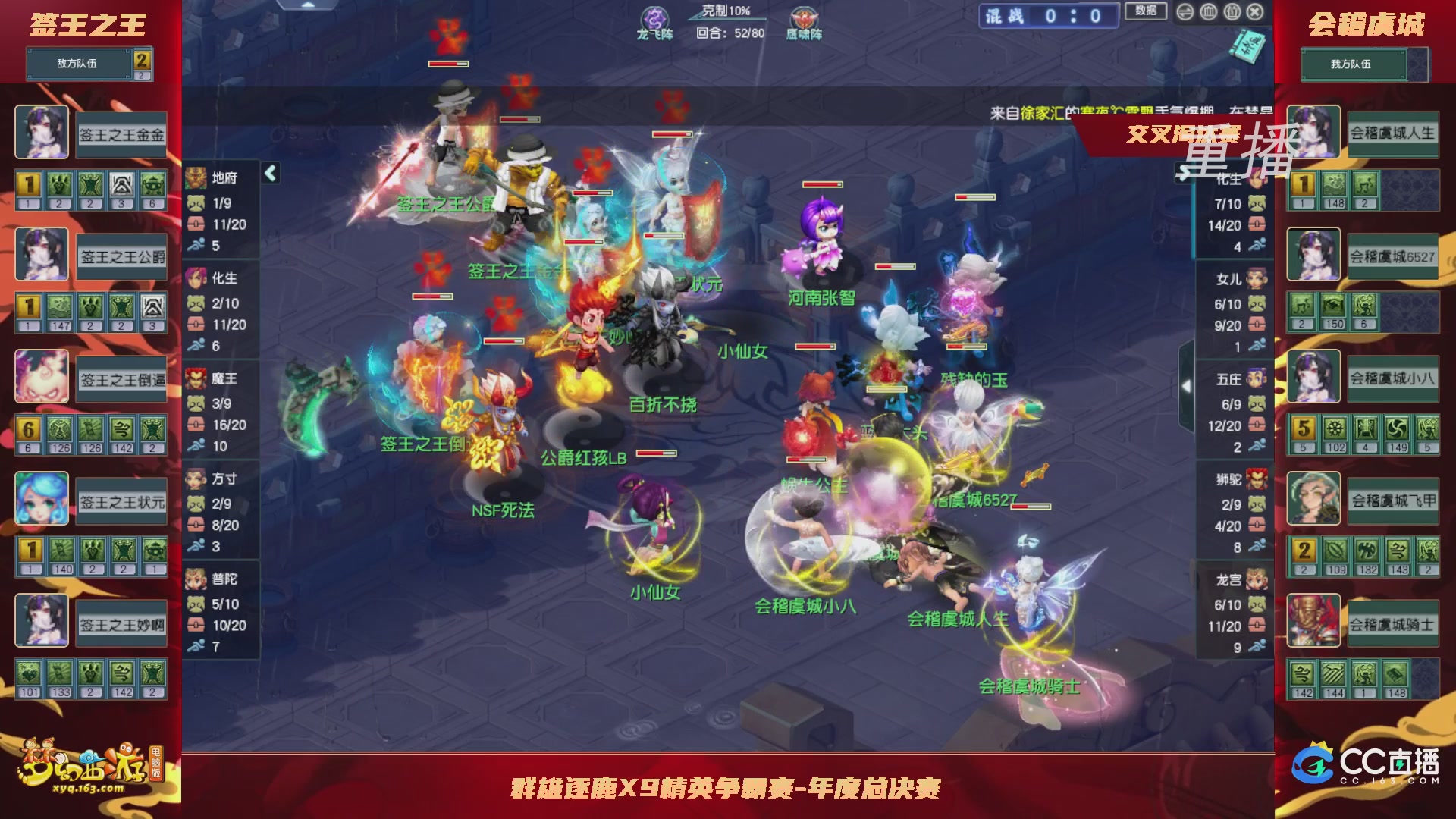Open the 敌方队伍 dropdown
This screenshot has height=819, width=1456.
point(78,64)
